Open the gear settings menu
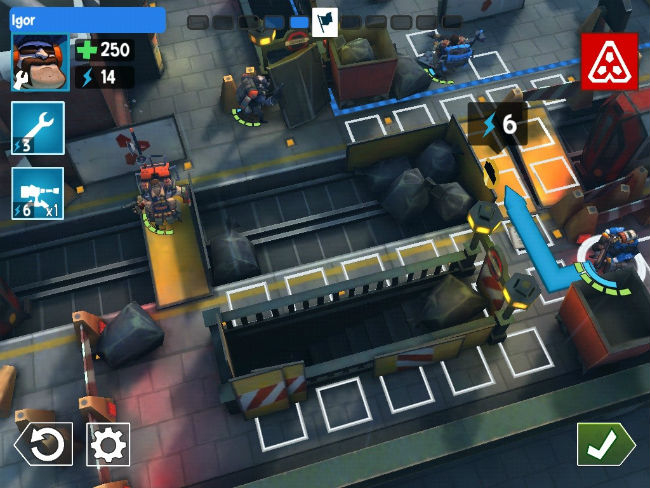The image size is (650, 488). (x=108, y=444)
